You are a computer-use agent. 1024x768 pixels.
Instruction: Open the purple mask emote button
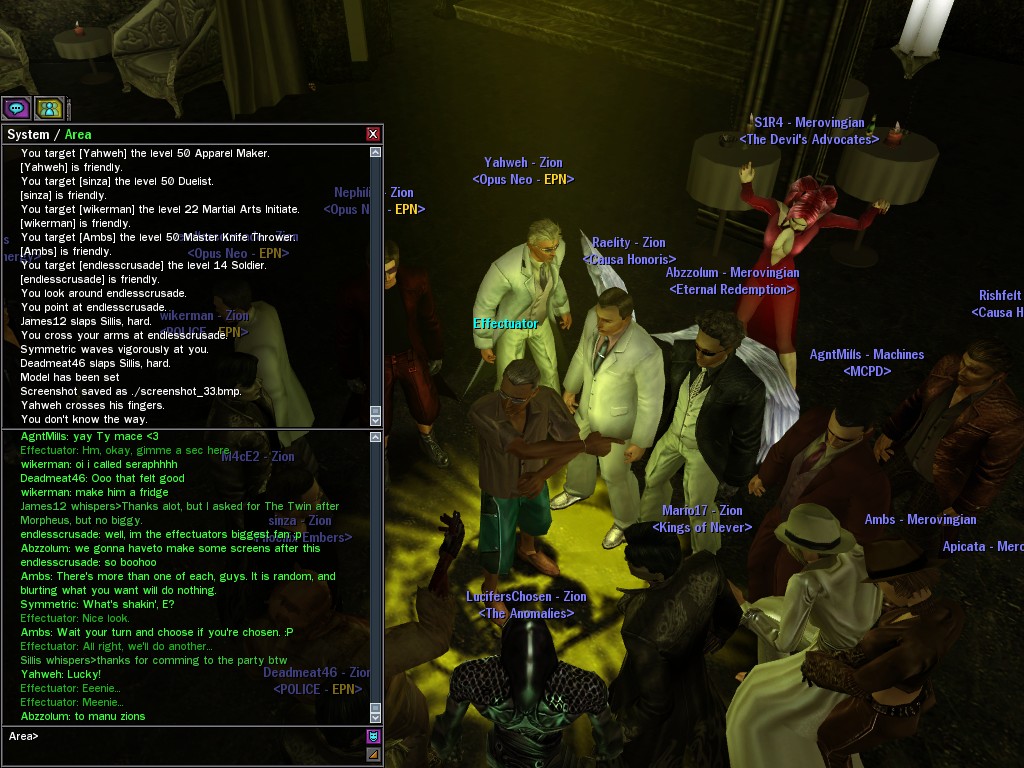[373, 737]
